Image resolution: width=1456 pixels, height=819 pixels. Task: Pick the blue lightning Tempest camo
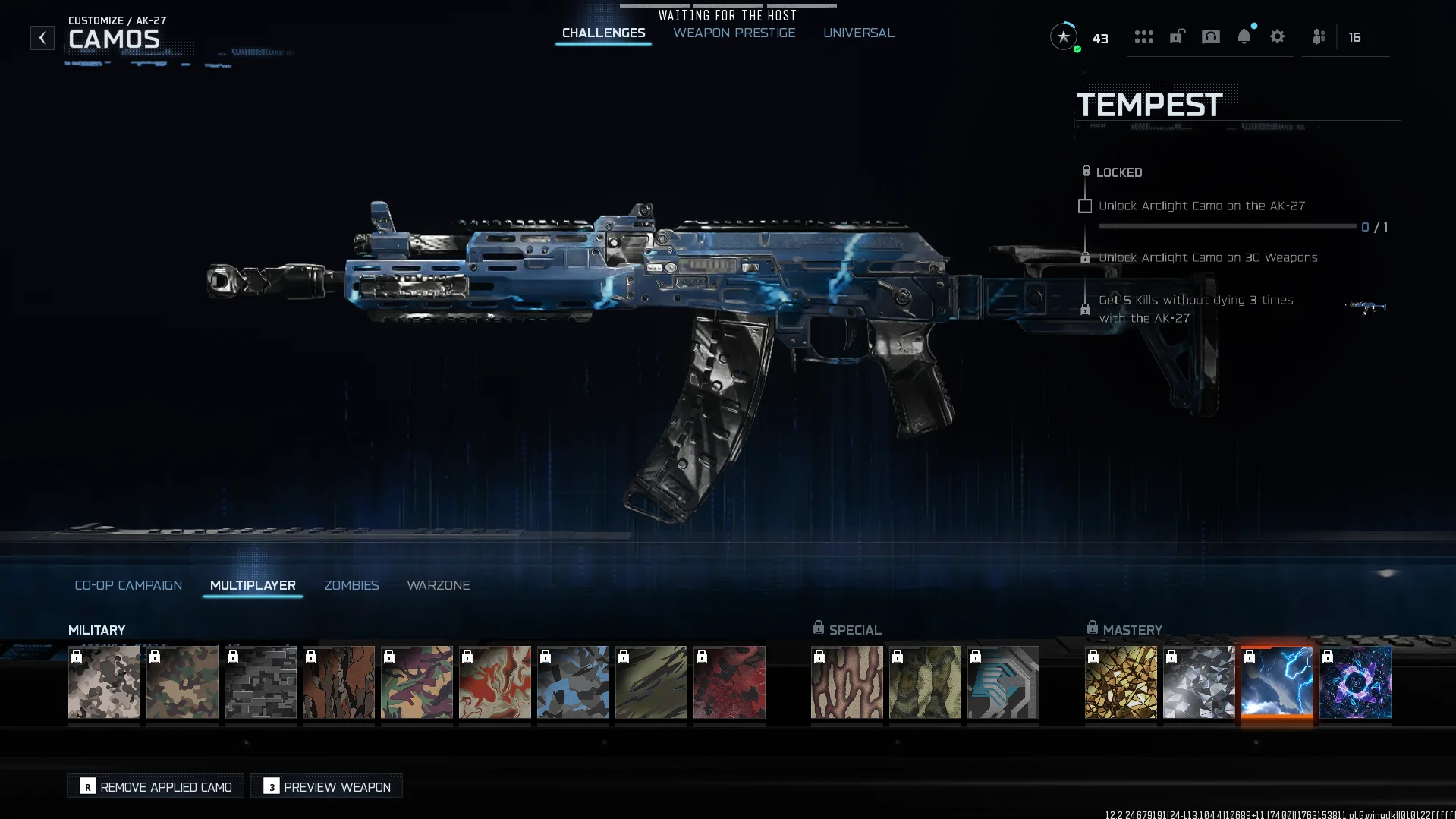(x=1277, y=682)
